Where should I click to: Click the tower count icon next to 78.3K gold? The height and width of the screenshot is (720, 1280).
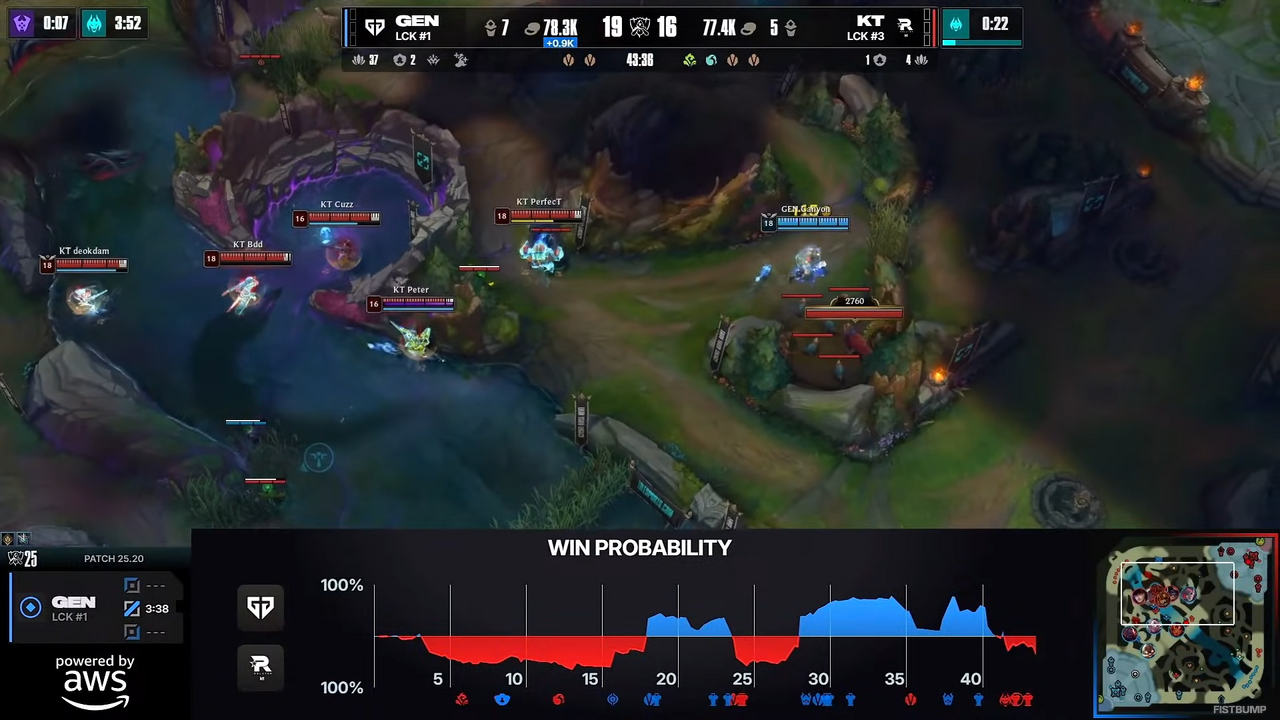(488, 27)
